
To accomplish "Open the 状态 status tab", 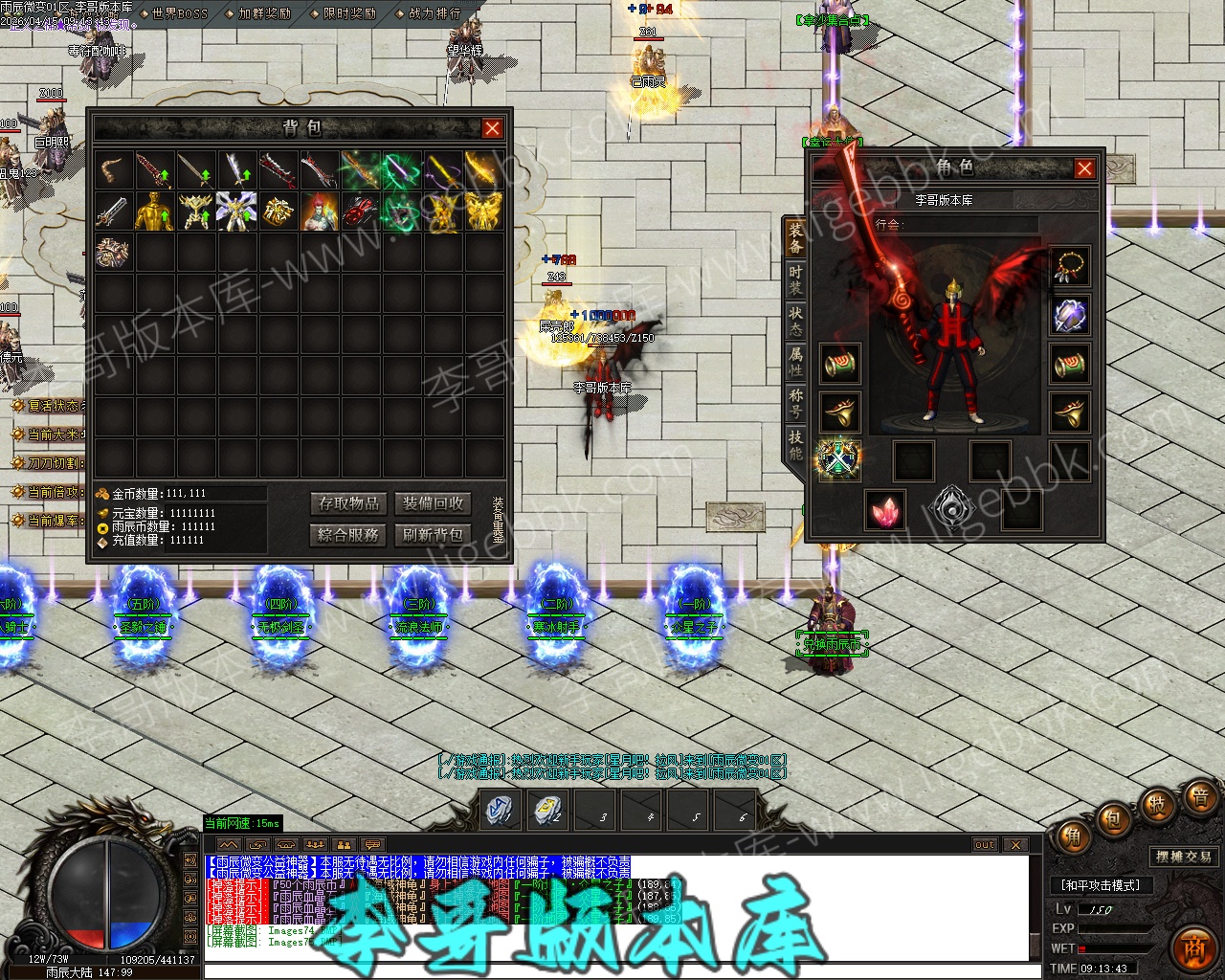I will pyautogui.click(x=795, y=321).
